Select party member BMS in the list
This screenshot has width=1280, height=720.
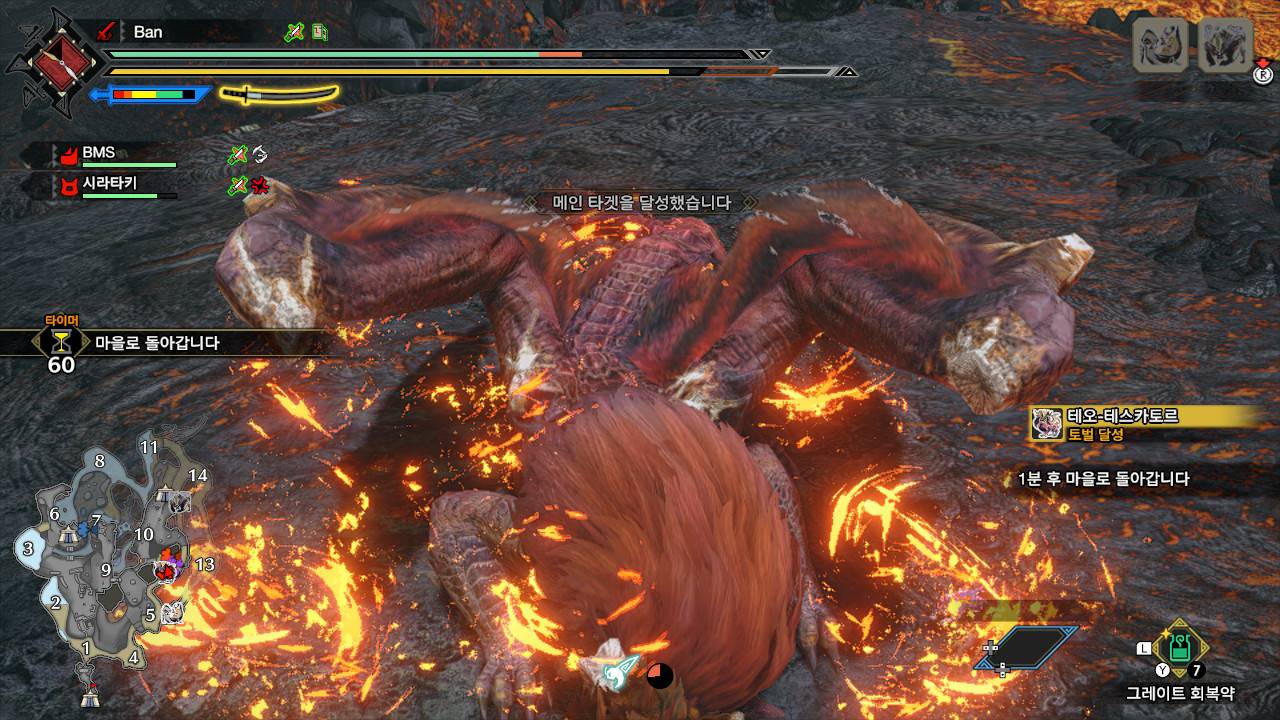tap(98, 153)
